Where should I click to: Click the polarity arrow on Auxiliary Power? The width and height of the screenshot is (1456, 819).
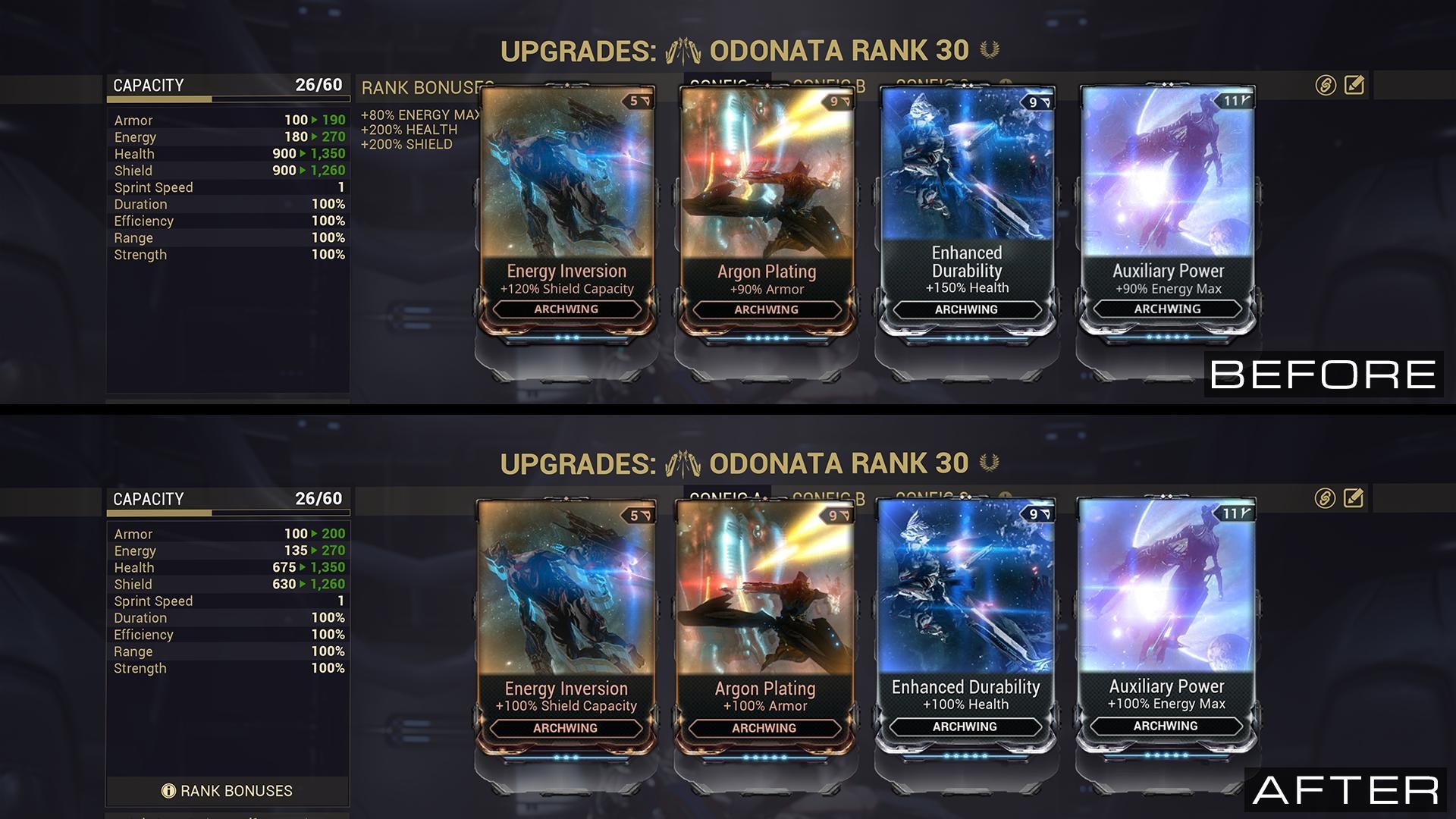click(x=1249, y=99)
